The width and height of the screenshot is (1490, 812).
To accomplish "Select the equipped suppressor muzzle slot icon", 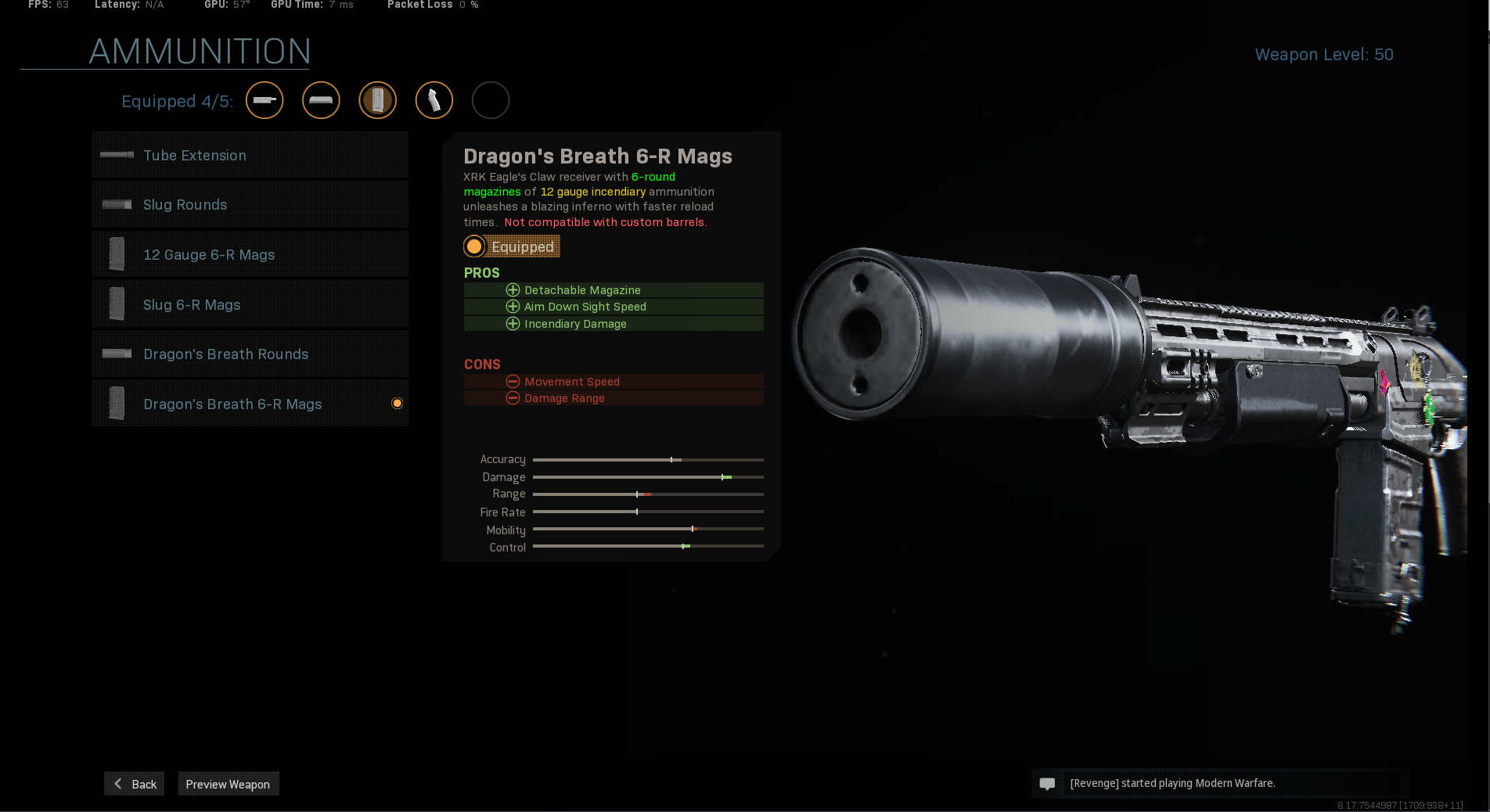I will click(x=265, y=100).
